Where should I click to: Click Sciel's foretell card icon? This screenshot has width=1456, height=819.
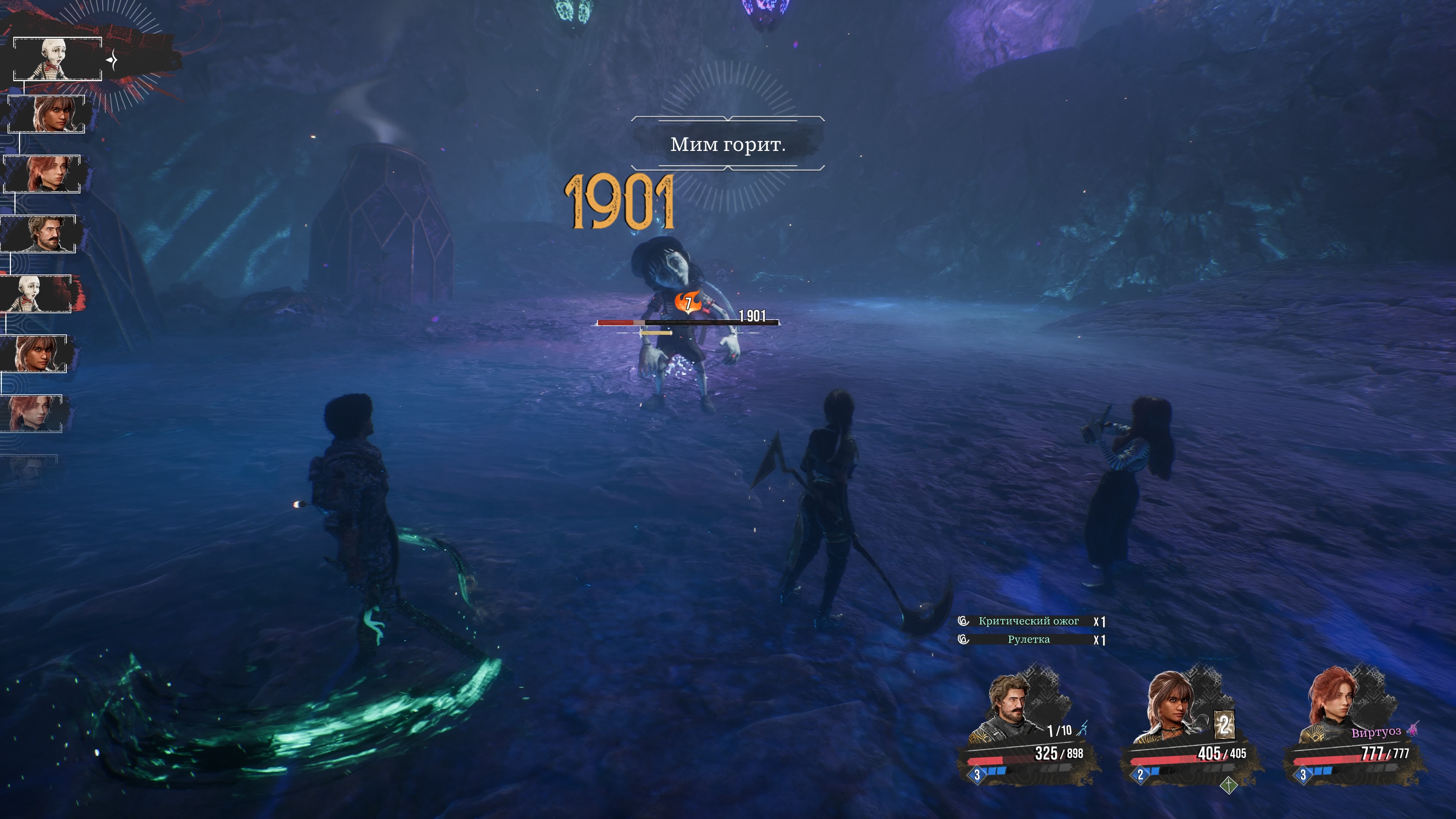click(1224, 725)
